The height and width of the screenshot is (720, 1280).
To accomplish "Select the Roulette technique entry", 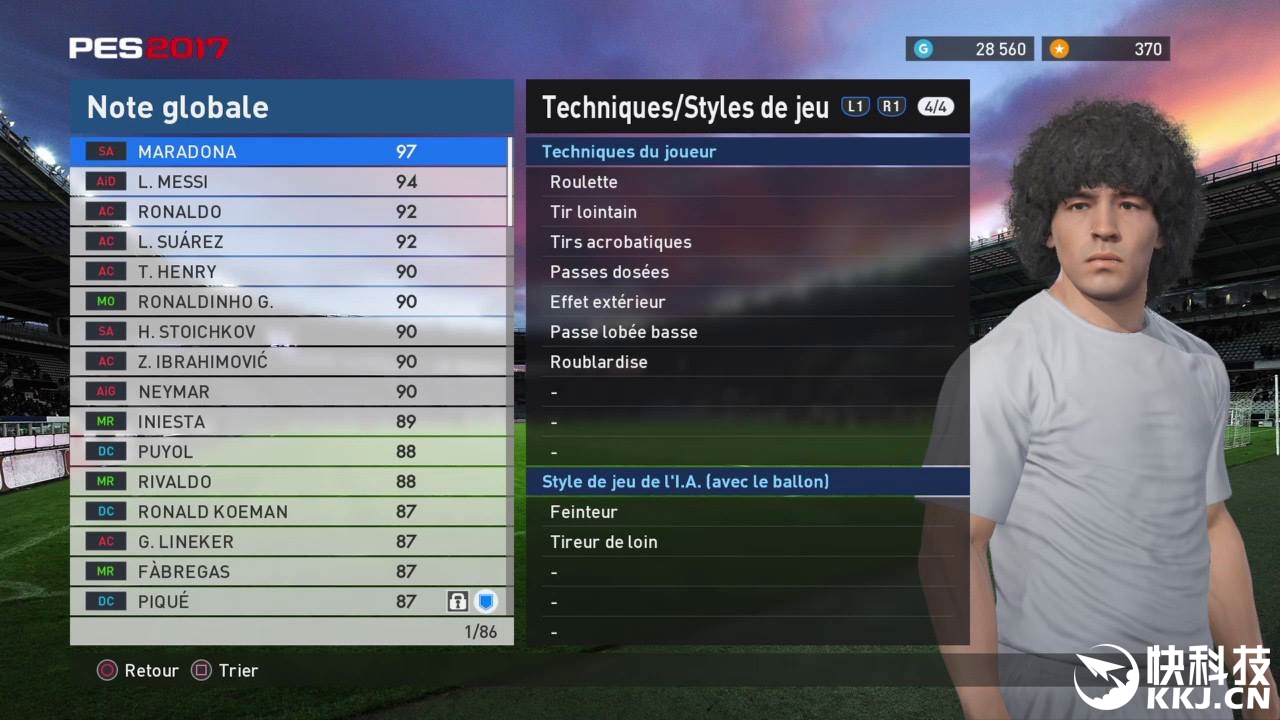I will [584, 182].
